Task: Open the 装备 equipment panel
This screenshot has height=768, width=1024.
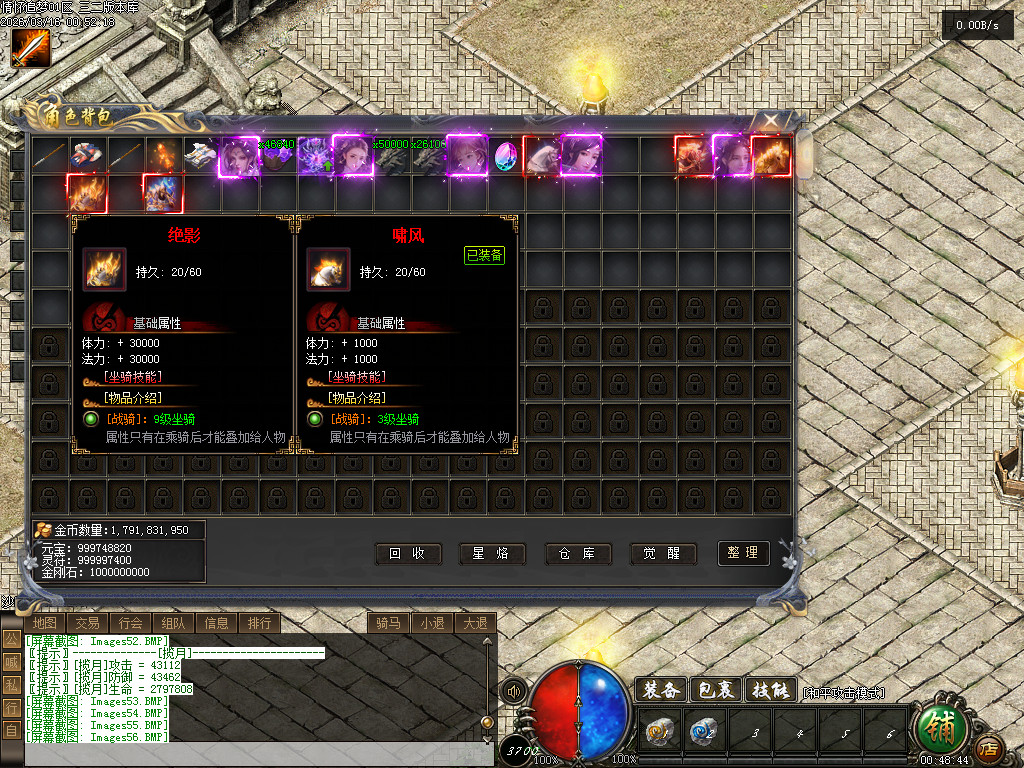Action: pyautogui.click(x=662, y=690)
